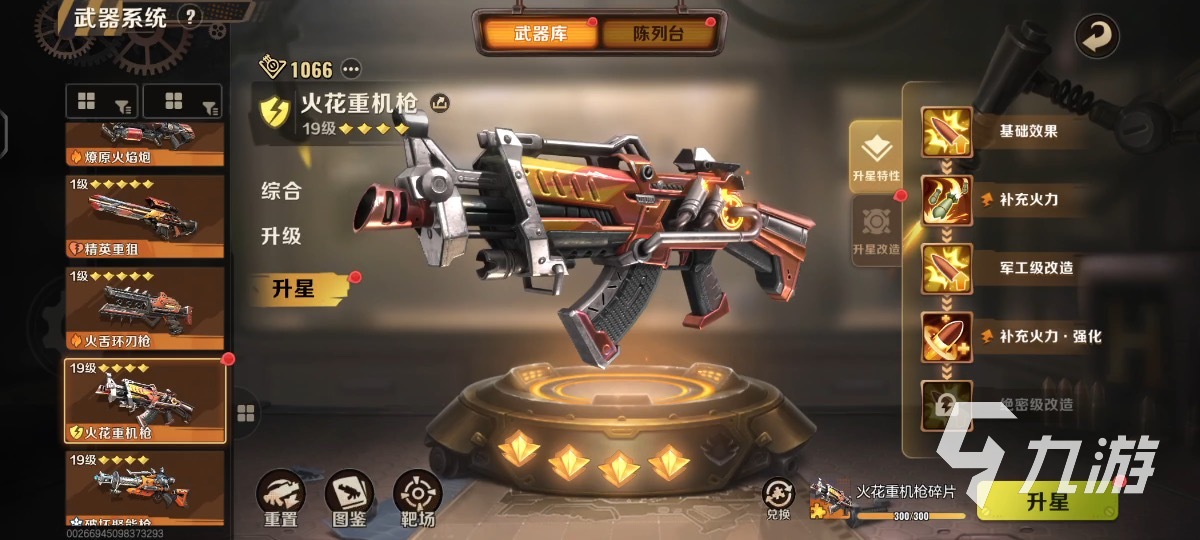Select the 燎原火焰炮 weapon entry
1200x540 pixels.
click(x=144, y=145)
